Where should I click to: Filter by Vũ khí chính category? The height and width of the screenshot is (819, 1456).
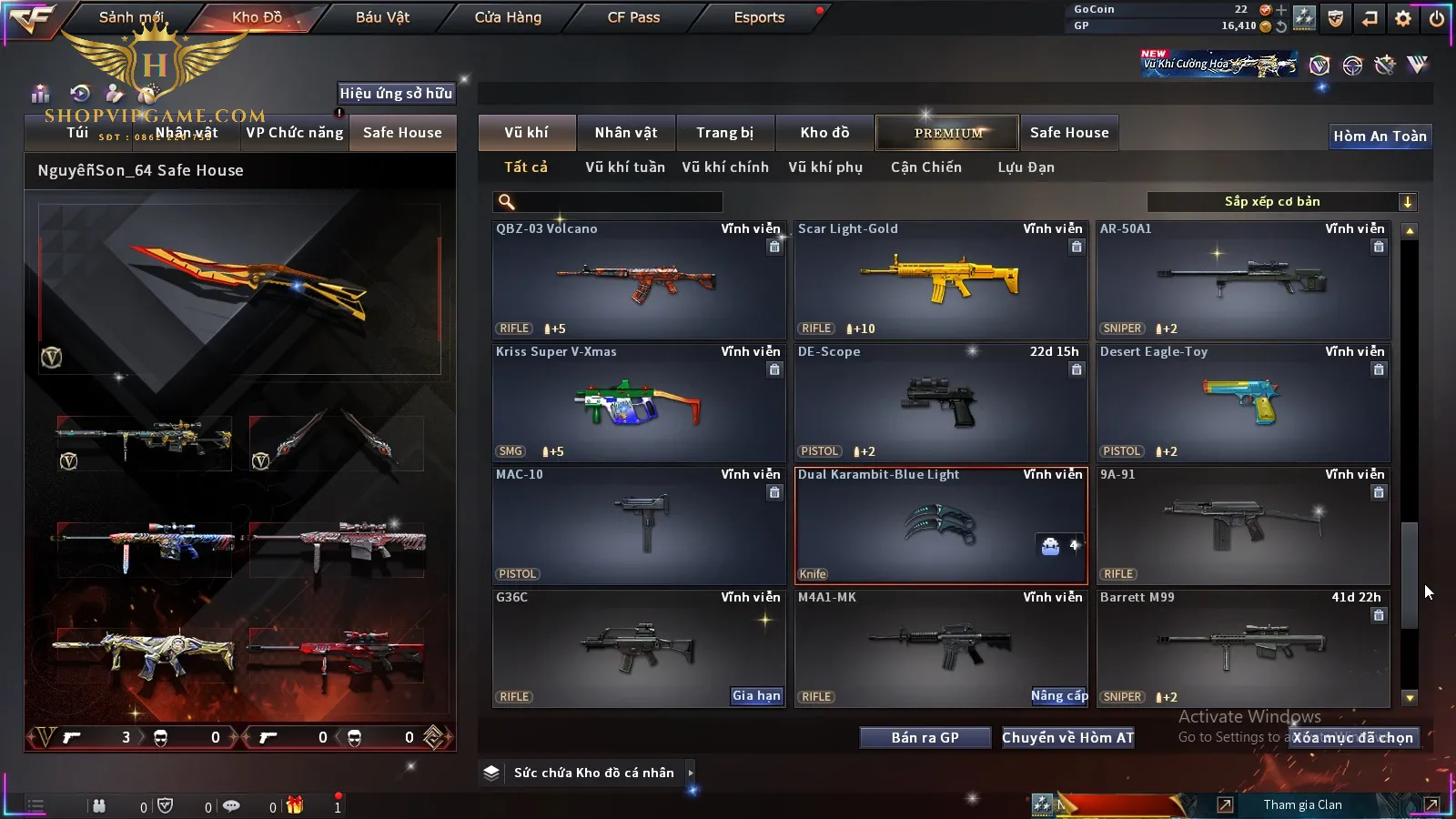[725, 167]
